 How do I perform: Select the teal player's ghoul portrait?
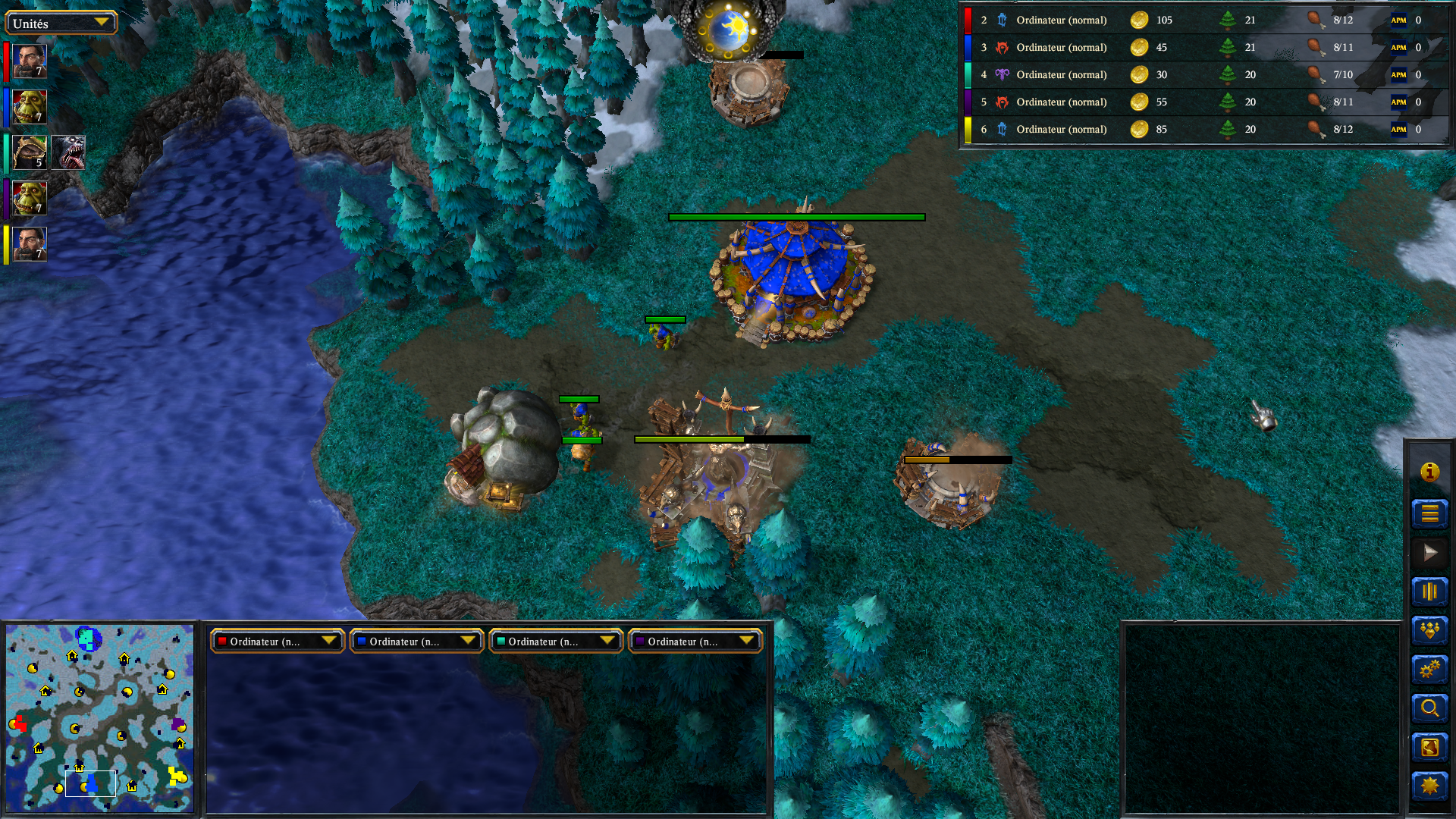(x=68, y=152)
